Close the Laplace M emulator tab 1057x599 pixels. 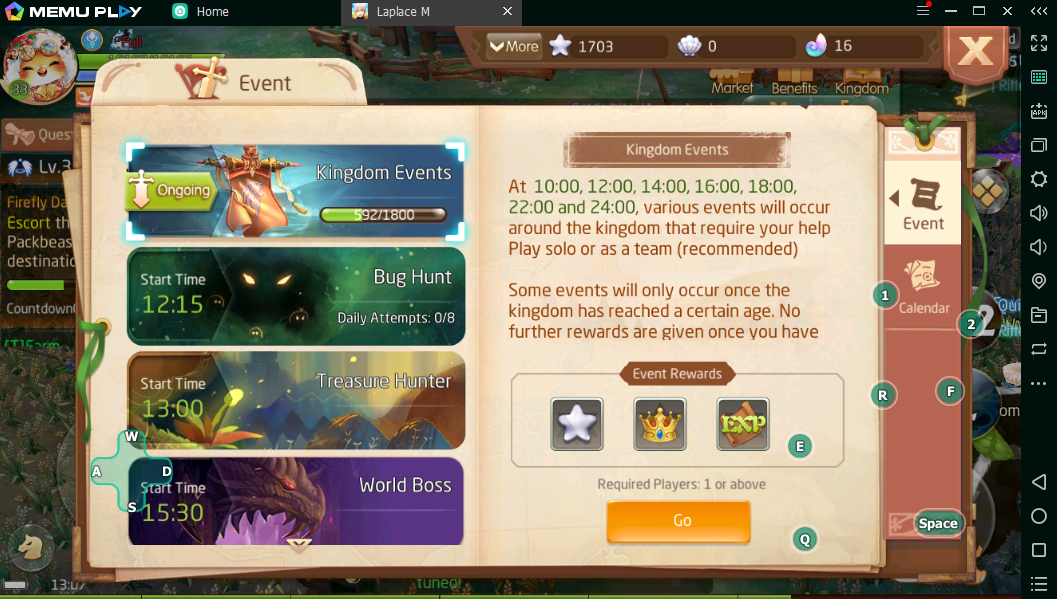507,12
